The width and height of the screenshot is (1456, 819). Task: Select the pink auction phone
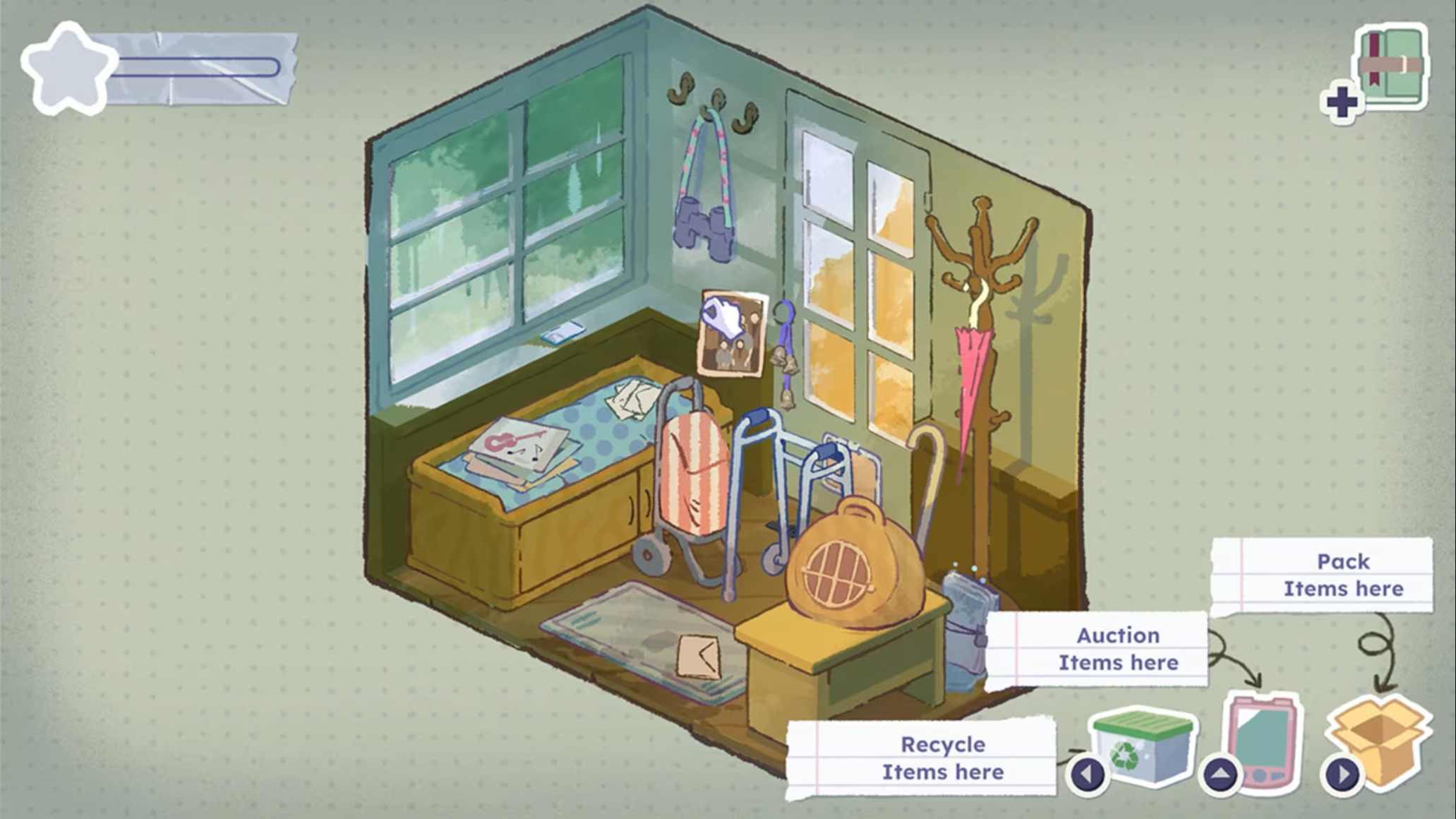pos(1263,737)
